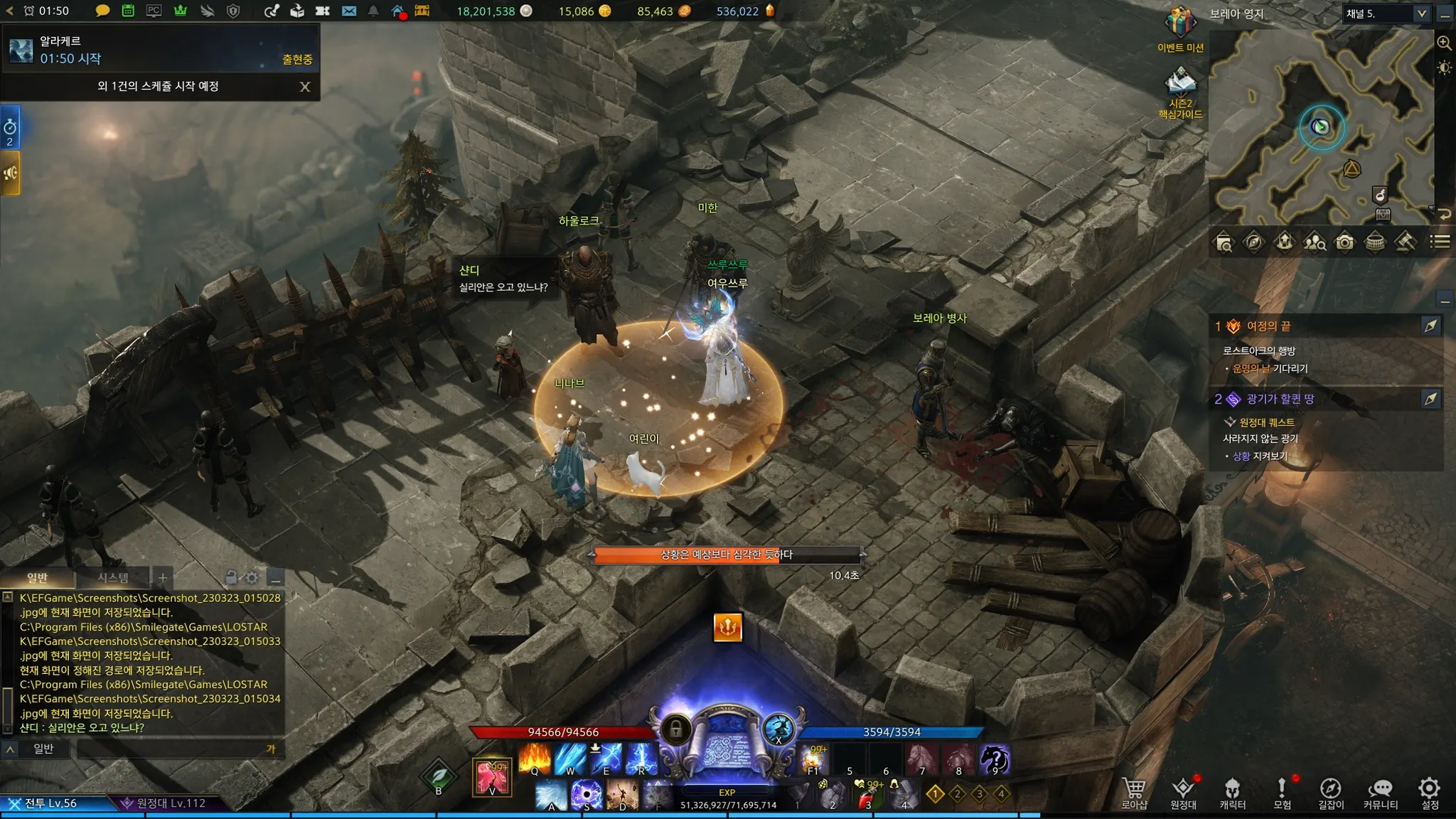Switch to the 시스템 chat tab
Screen dimensions: 1456x819
click(113, 577)
